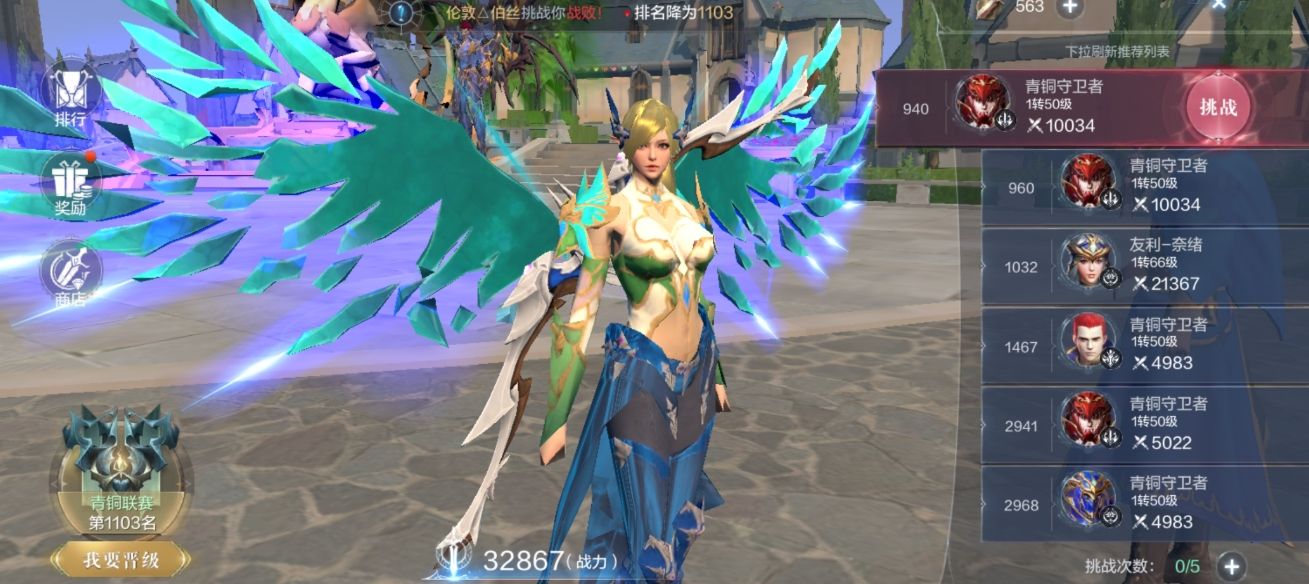
Task: Select the rank 2941 青铜守卫者 row
Action: click(x=1130, y=425)
